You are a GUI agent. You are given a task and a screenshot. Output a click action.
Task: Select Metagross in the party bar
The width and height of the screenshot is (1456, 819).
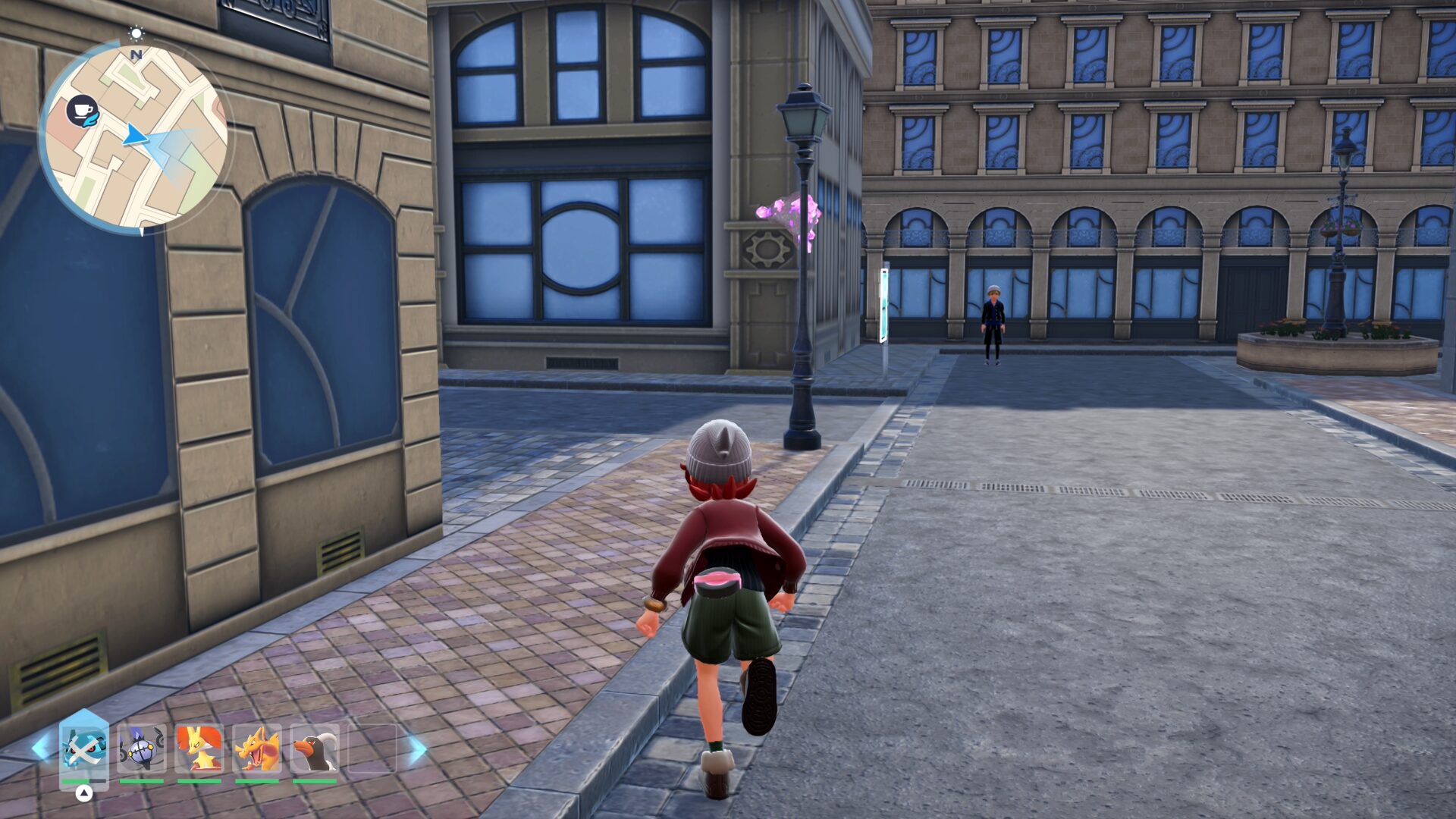[x=84, y=749]
